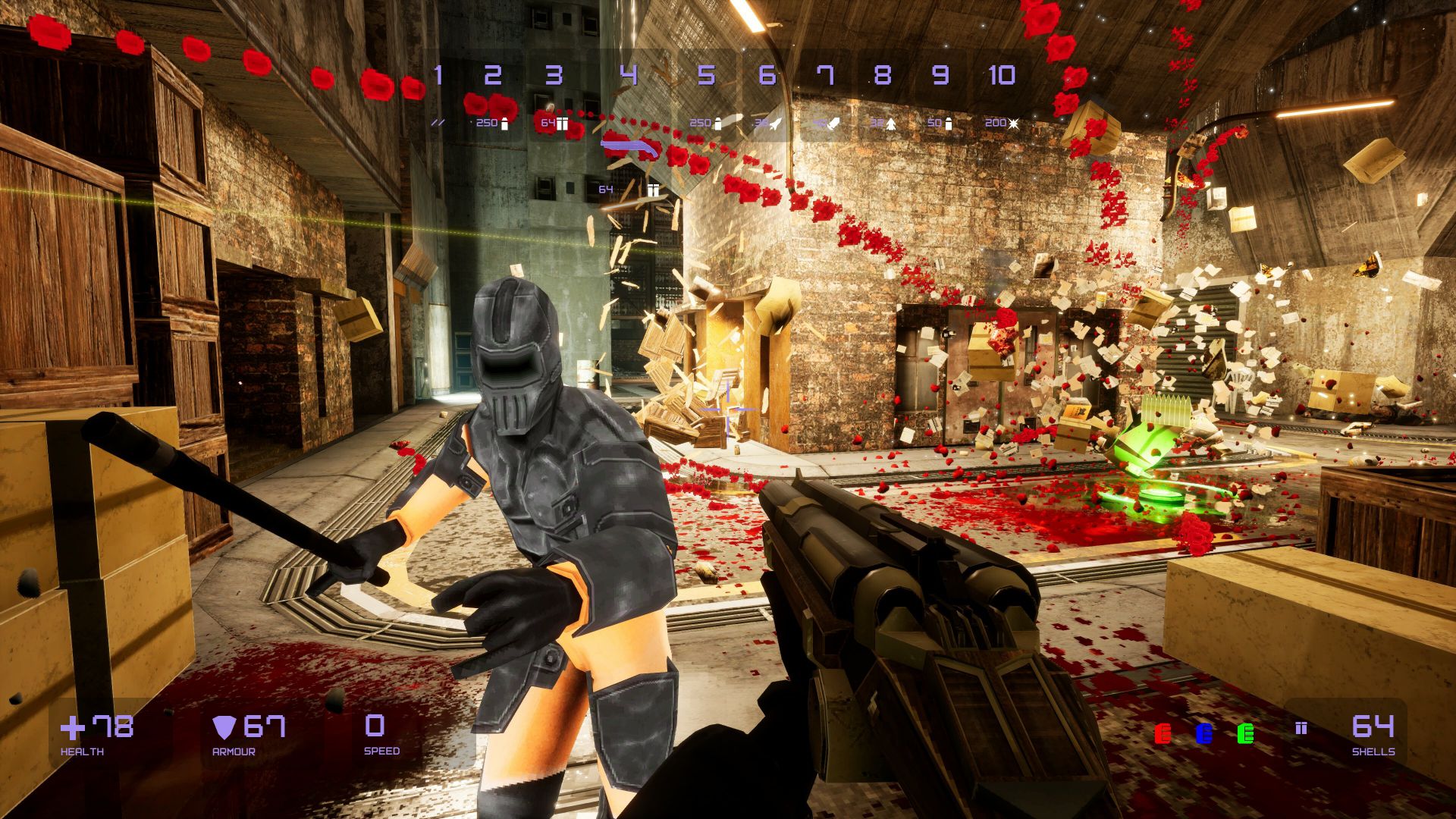The image size is (1456, 819).
Task: Click the red keycard icon
Action: click(x=1162, y=733)
